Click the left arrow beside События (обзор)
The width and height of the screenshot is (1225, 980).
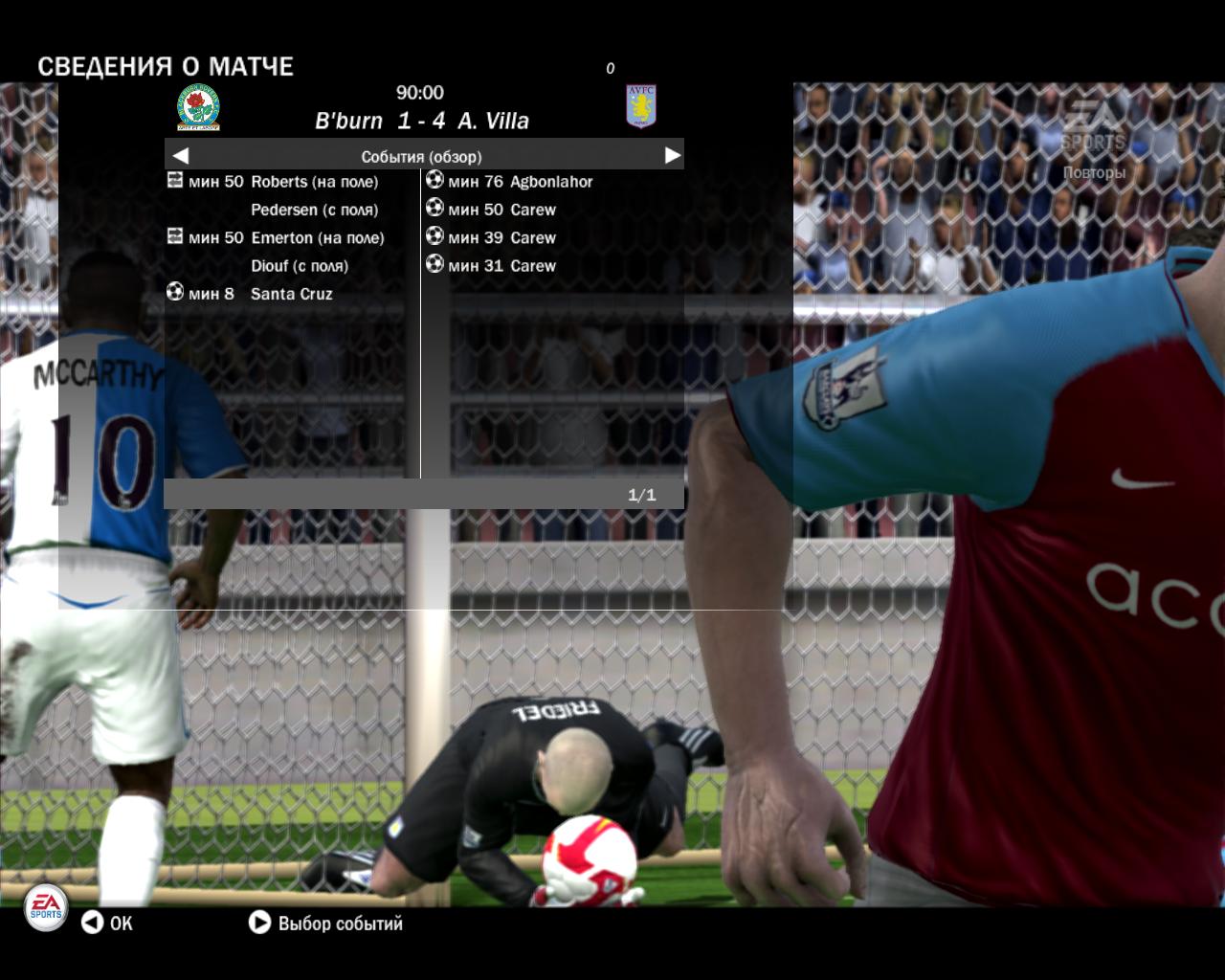[181, 156]
